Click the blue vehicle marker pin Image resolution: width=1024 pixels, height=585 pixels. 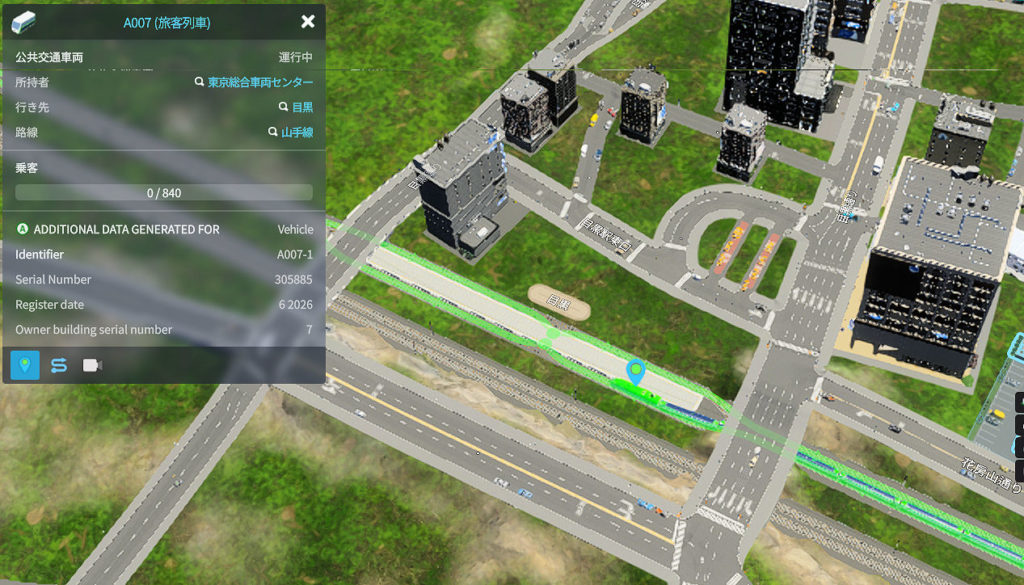coord(634,372)
